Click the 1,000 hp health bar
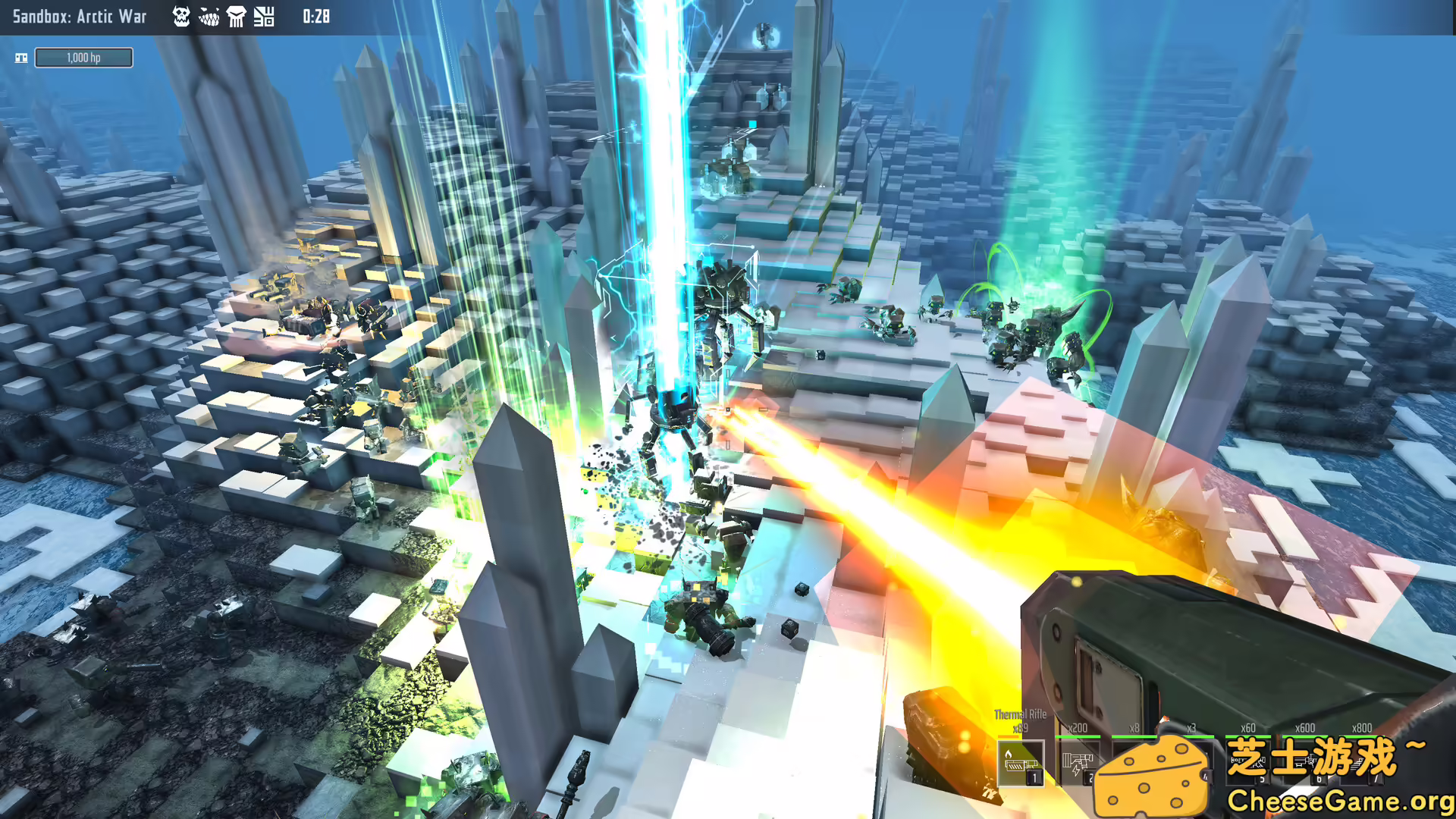This screenshot has height=819, width=1456. pos(83,57)
